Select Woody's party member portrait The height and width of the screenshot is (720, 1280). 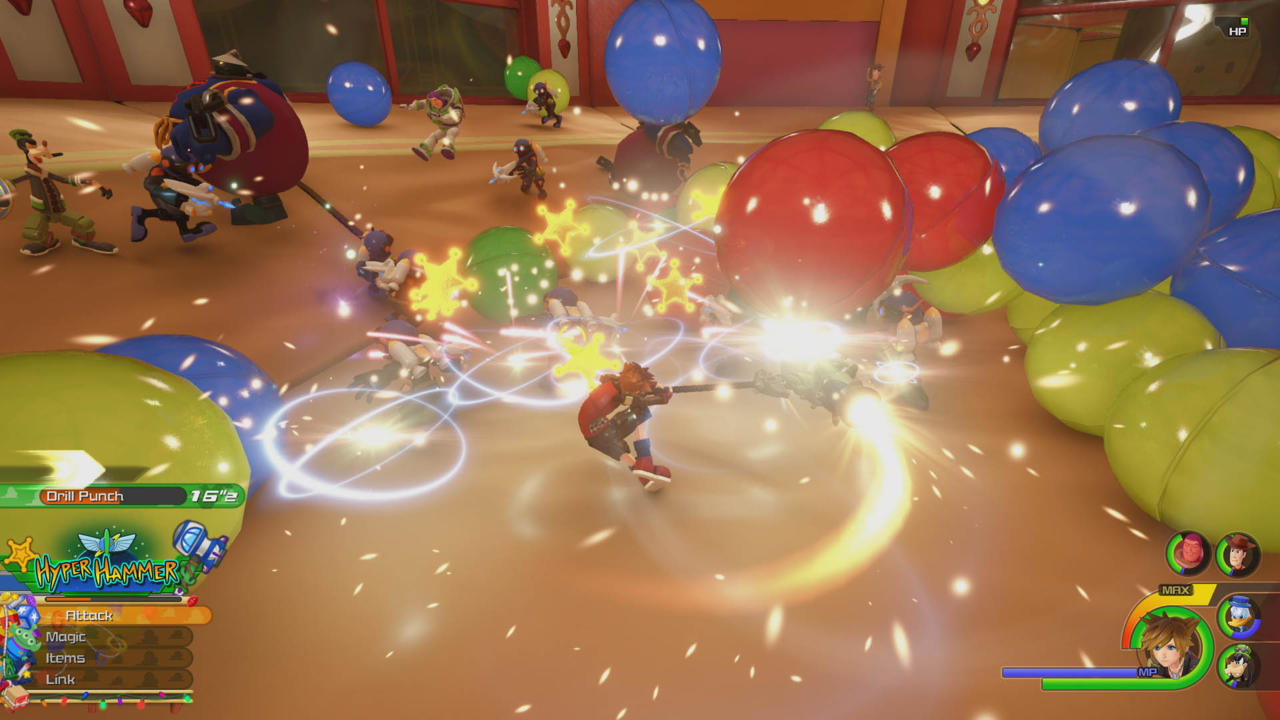1238,555
